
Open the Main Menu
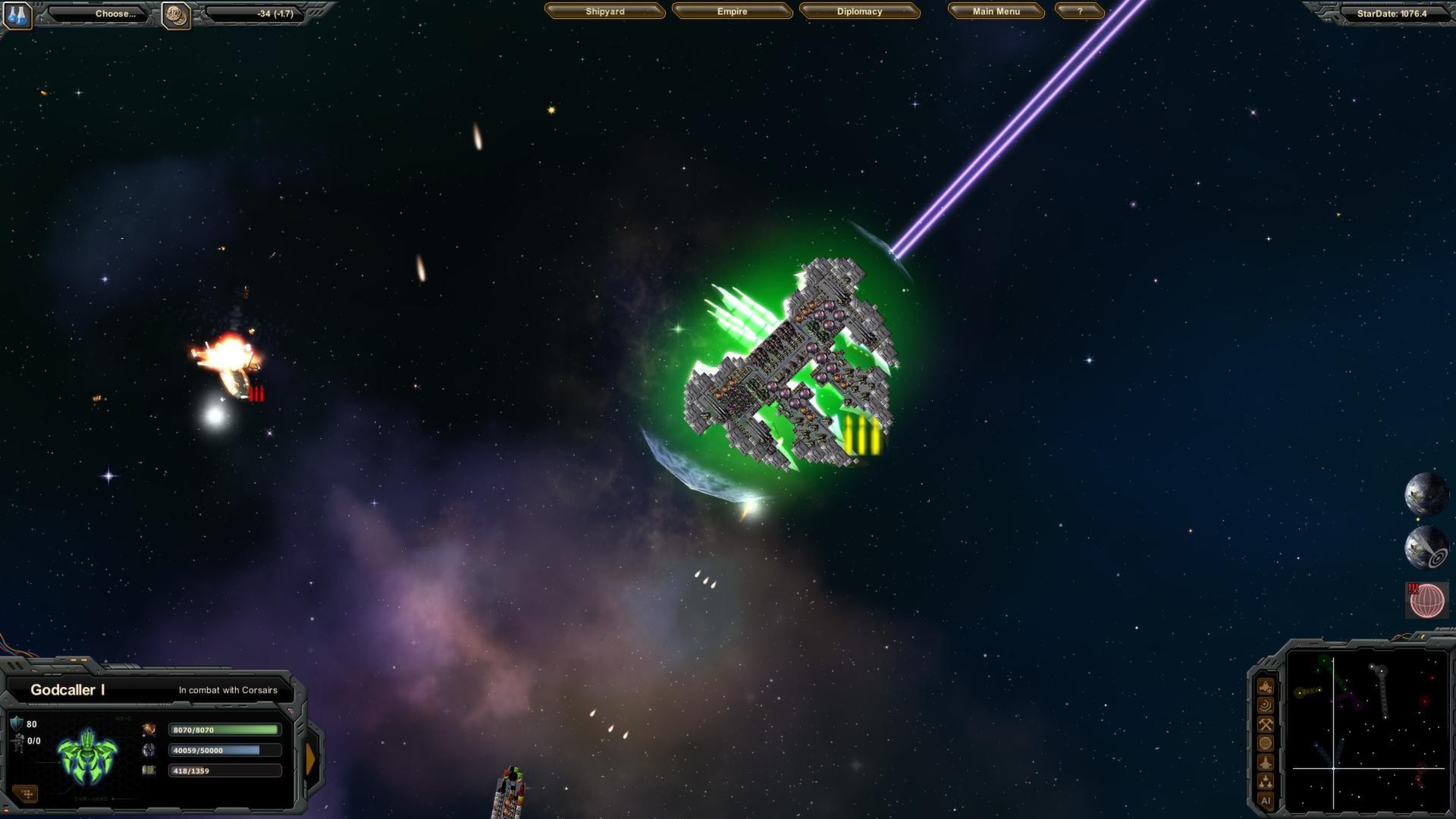point(996,11)
